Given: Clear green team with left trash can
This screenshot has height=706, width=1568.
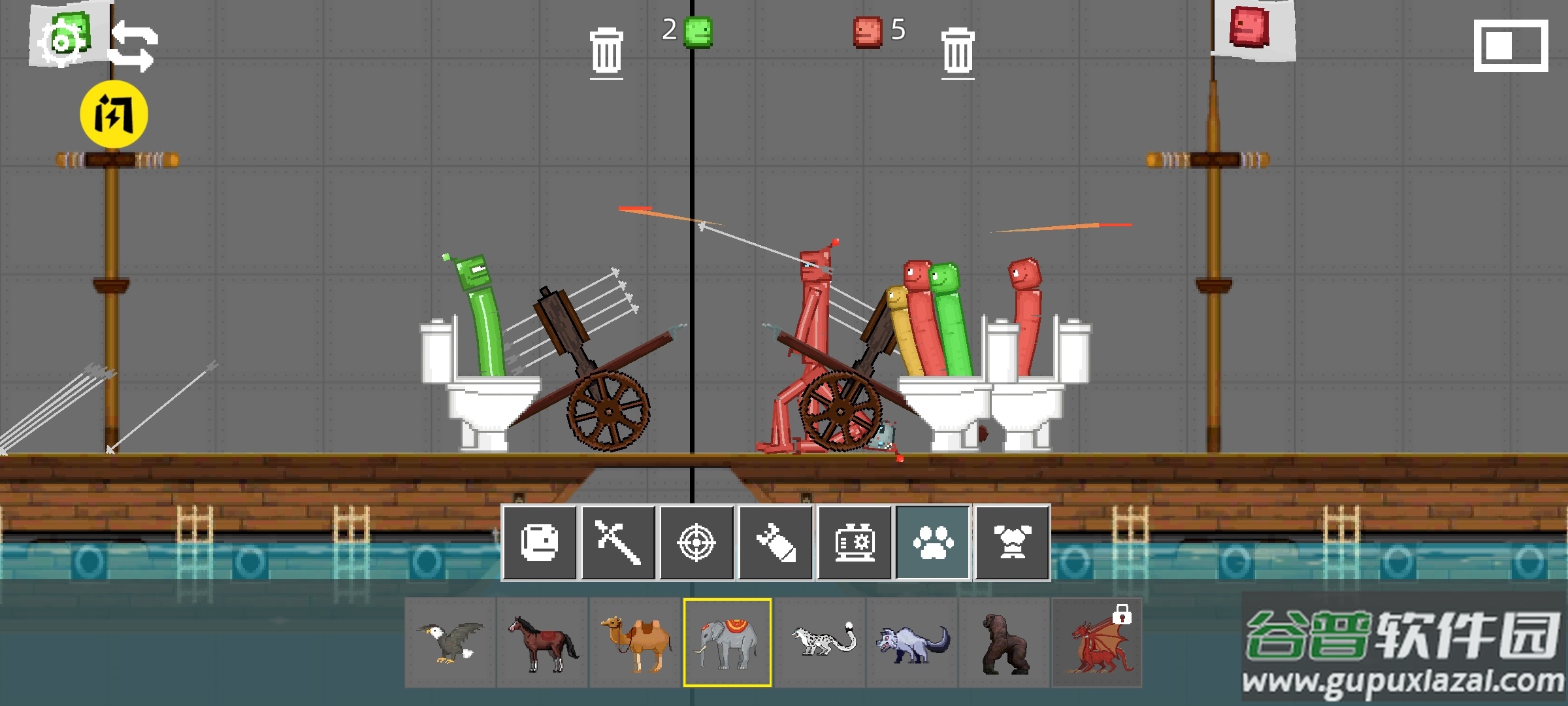Looking at the screenshot, I should (x=606, y=52).
